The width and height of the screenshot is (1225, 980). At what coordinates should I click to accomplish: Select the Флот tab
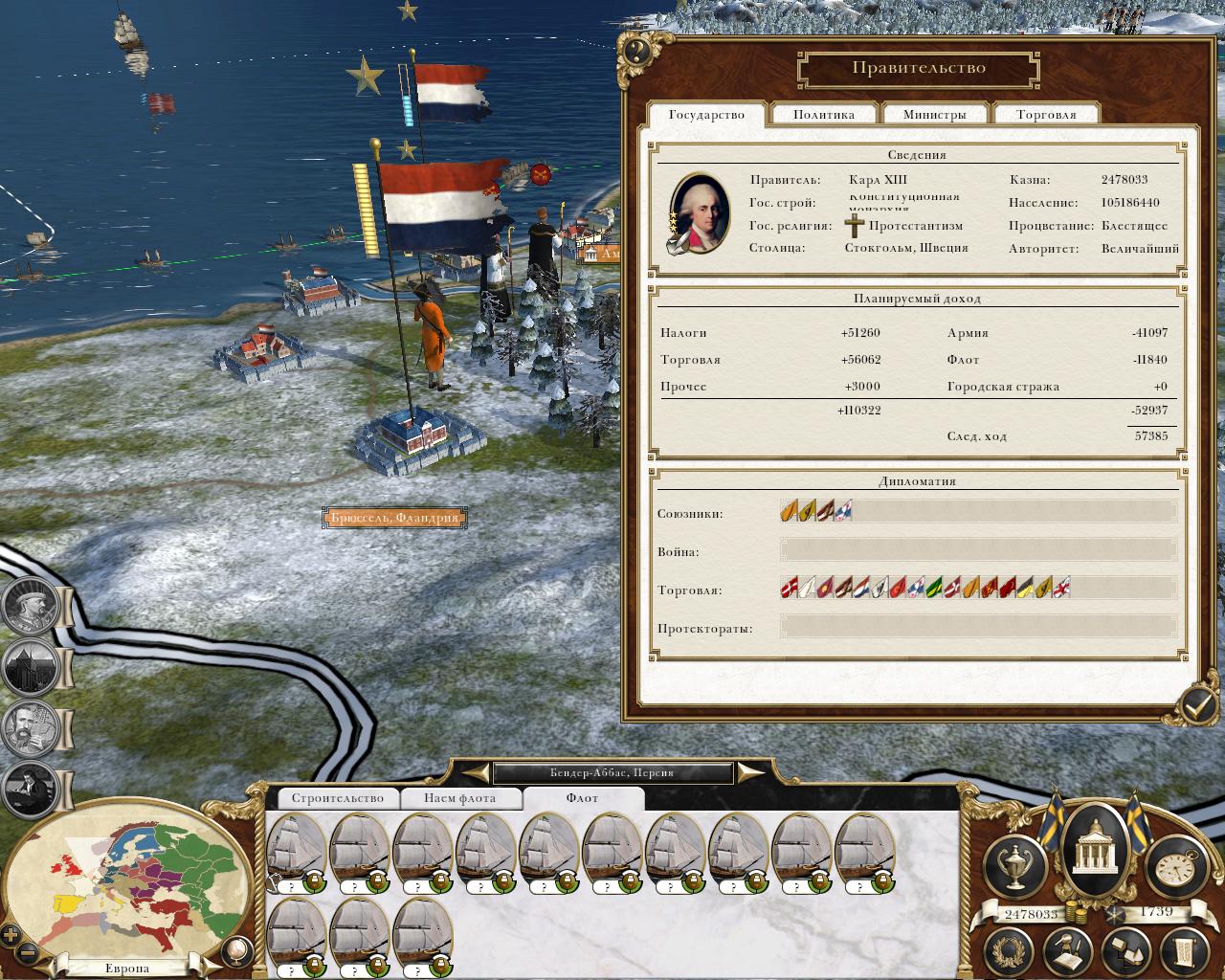coord(582,797)
